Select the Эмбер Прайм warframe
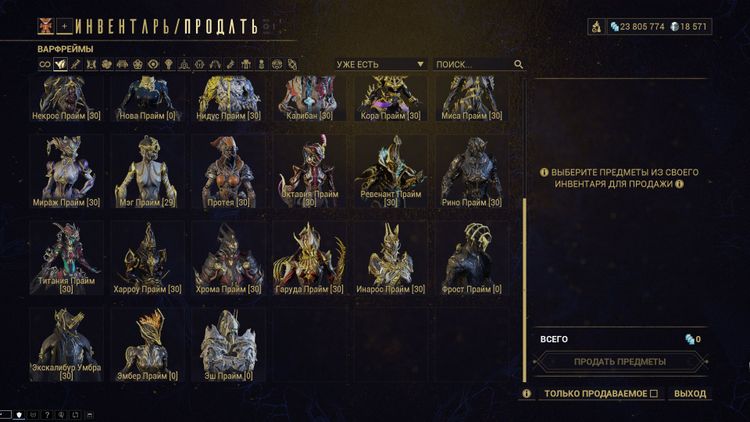 [x=146, y=344]
